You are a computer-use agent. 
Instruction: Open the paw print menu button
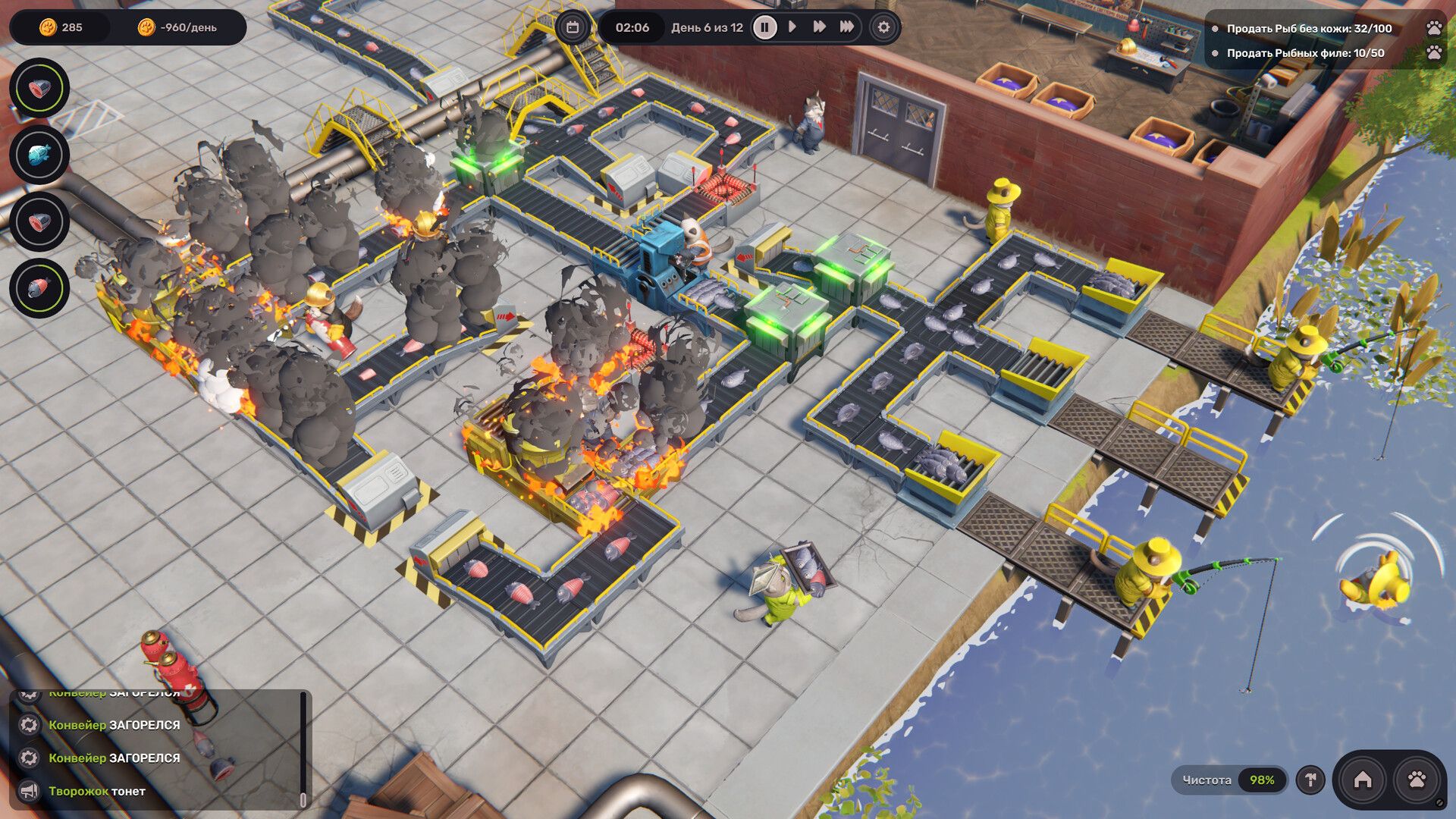click(x=1417, y=780)
